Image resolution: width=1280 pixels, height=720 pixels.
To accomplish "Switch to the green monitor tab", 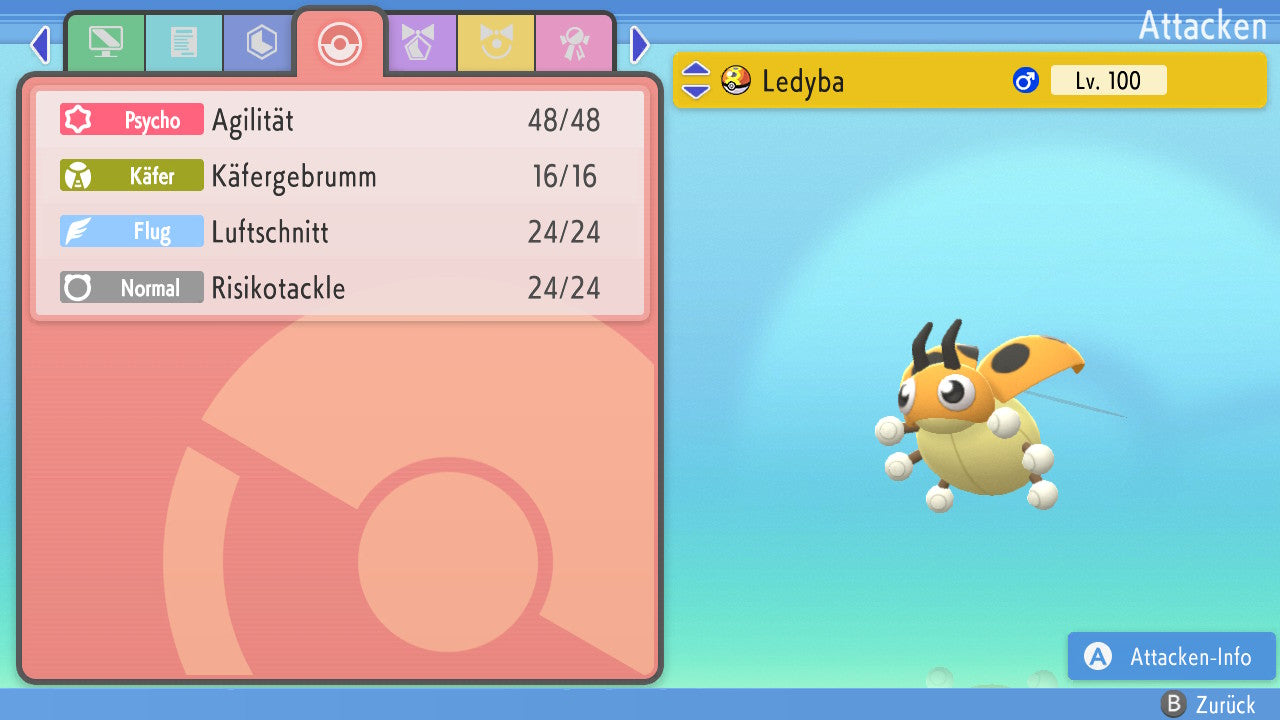I will click(x=105, y=43).
